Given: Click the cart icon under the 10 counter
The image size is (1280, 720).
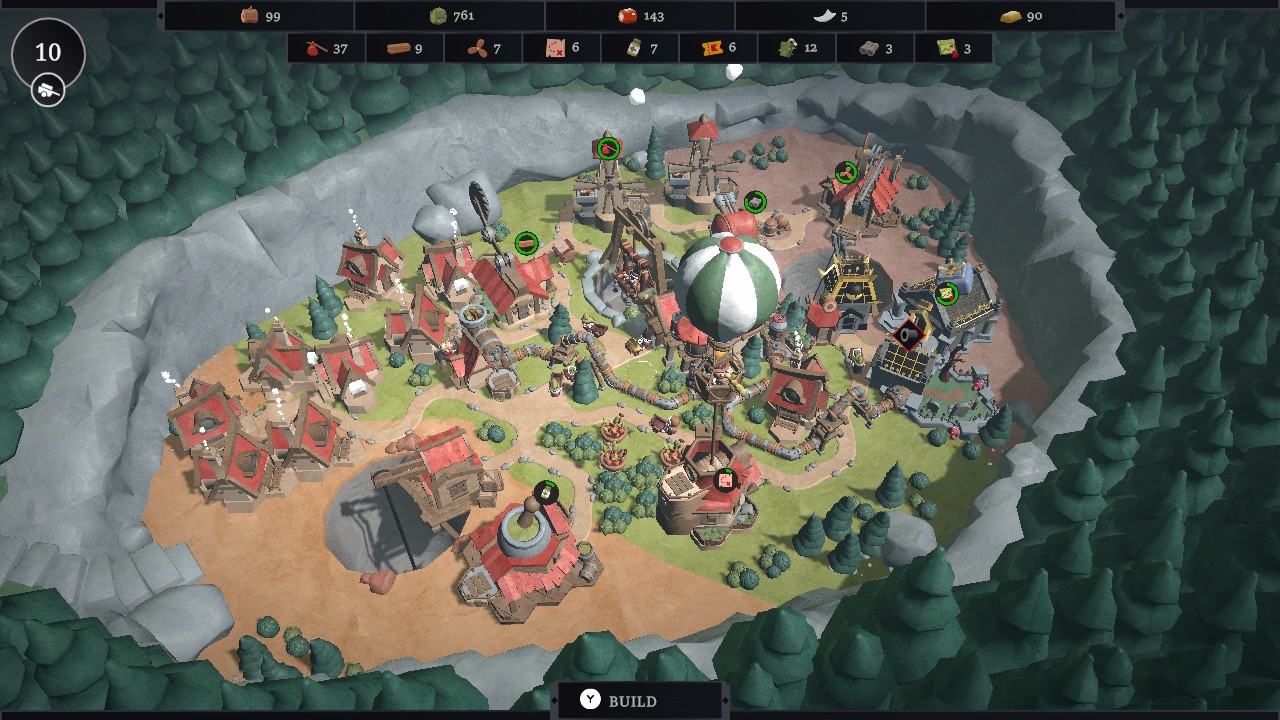Looking at the screenshot, I should [48, 89].
